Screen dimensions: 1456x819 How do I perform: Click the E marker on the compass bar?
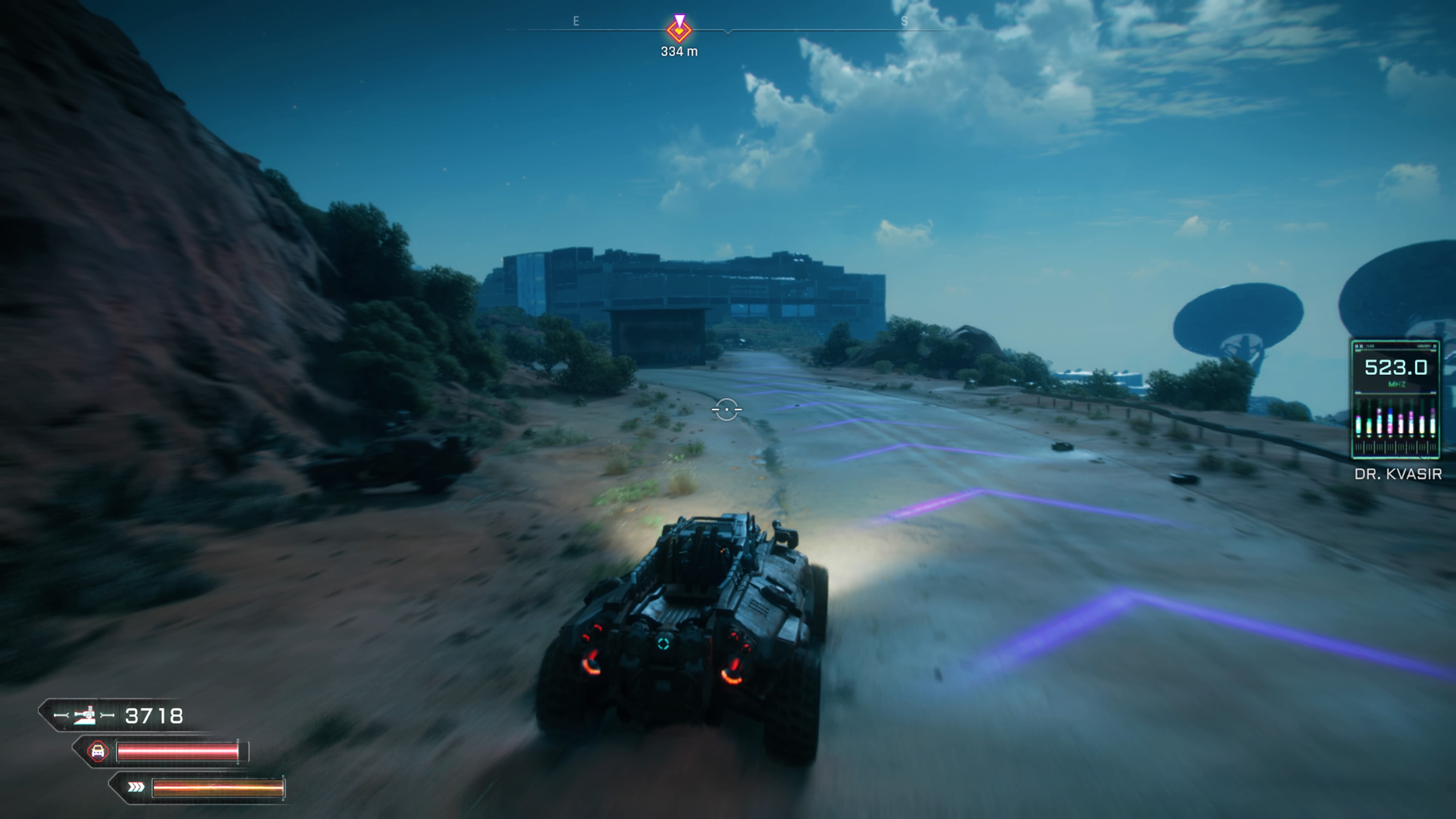click(576, 22)
